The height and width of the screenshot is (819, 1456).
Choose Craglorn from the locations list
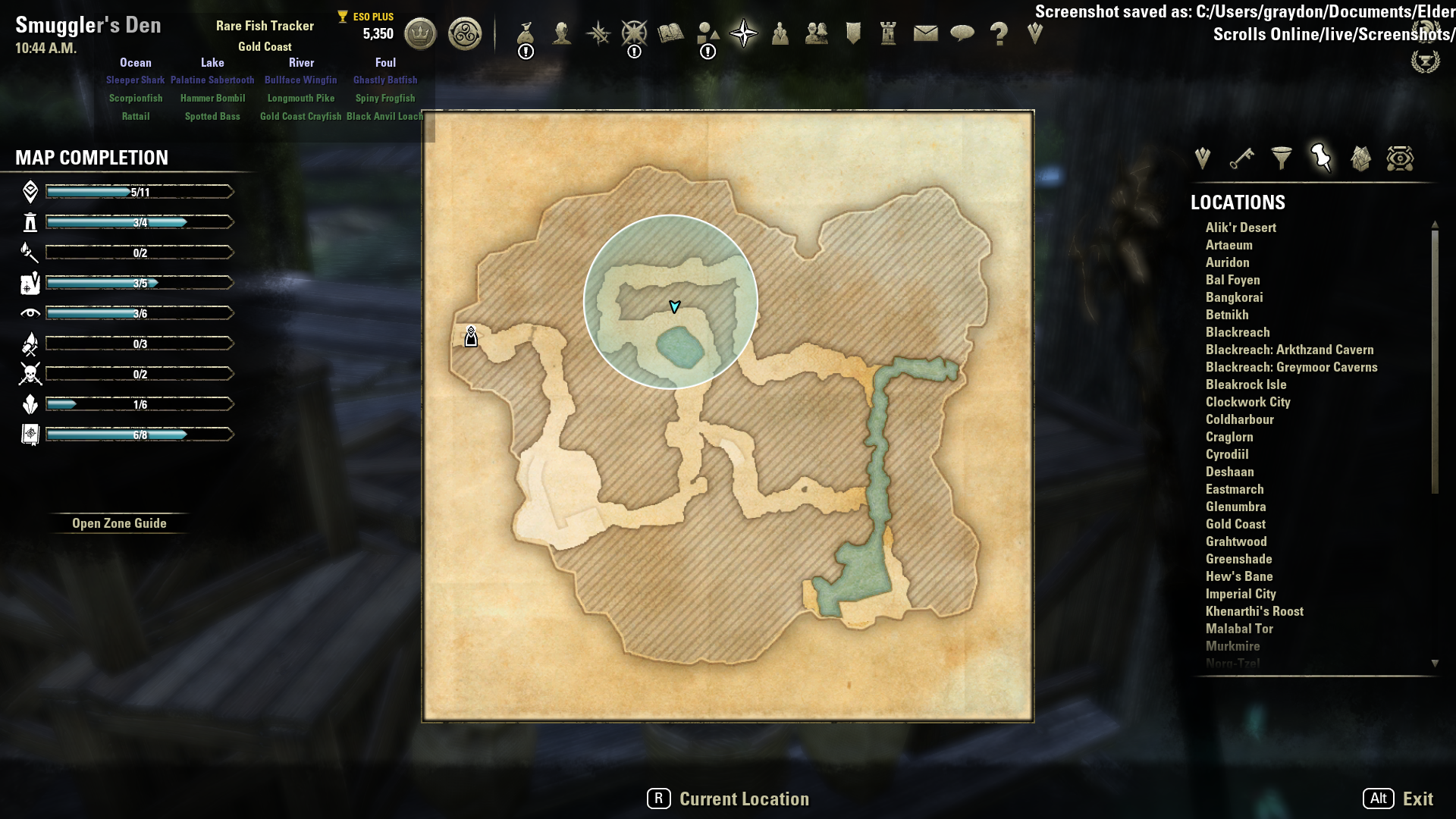pos(1229,437)
